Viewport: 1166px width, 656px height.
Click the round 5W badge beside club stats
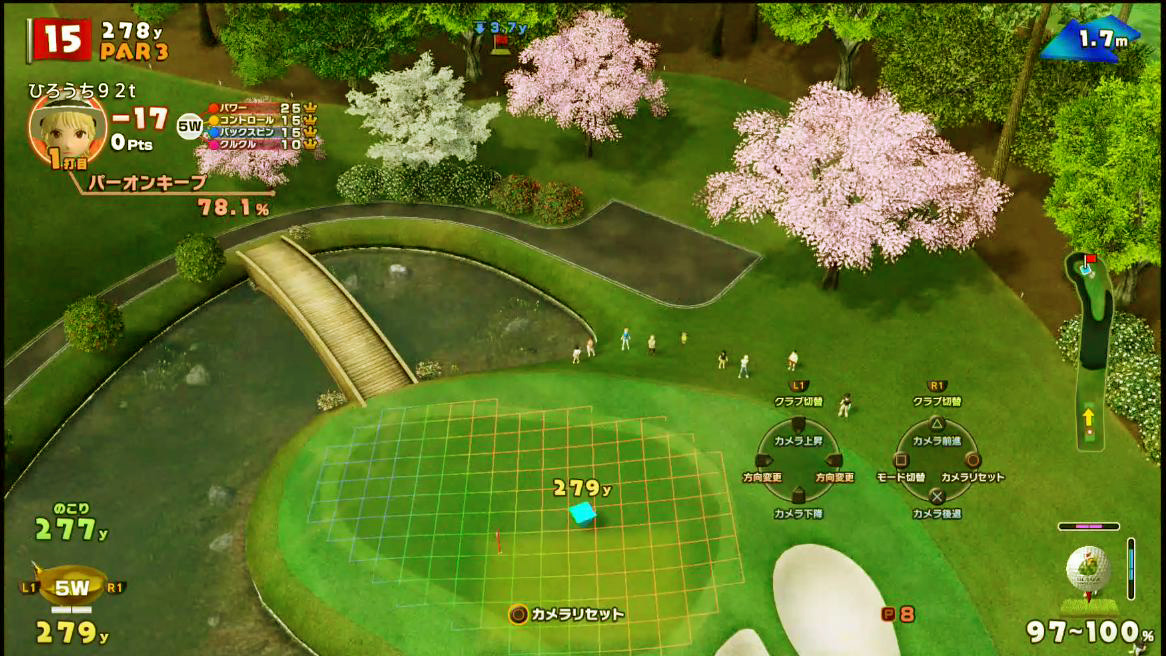(x=189, y=127)
